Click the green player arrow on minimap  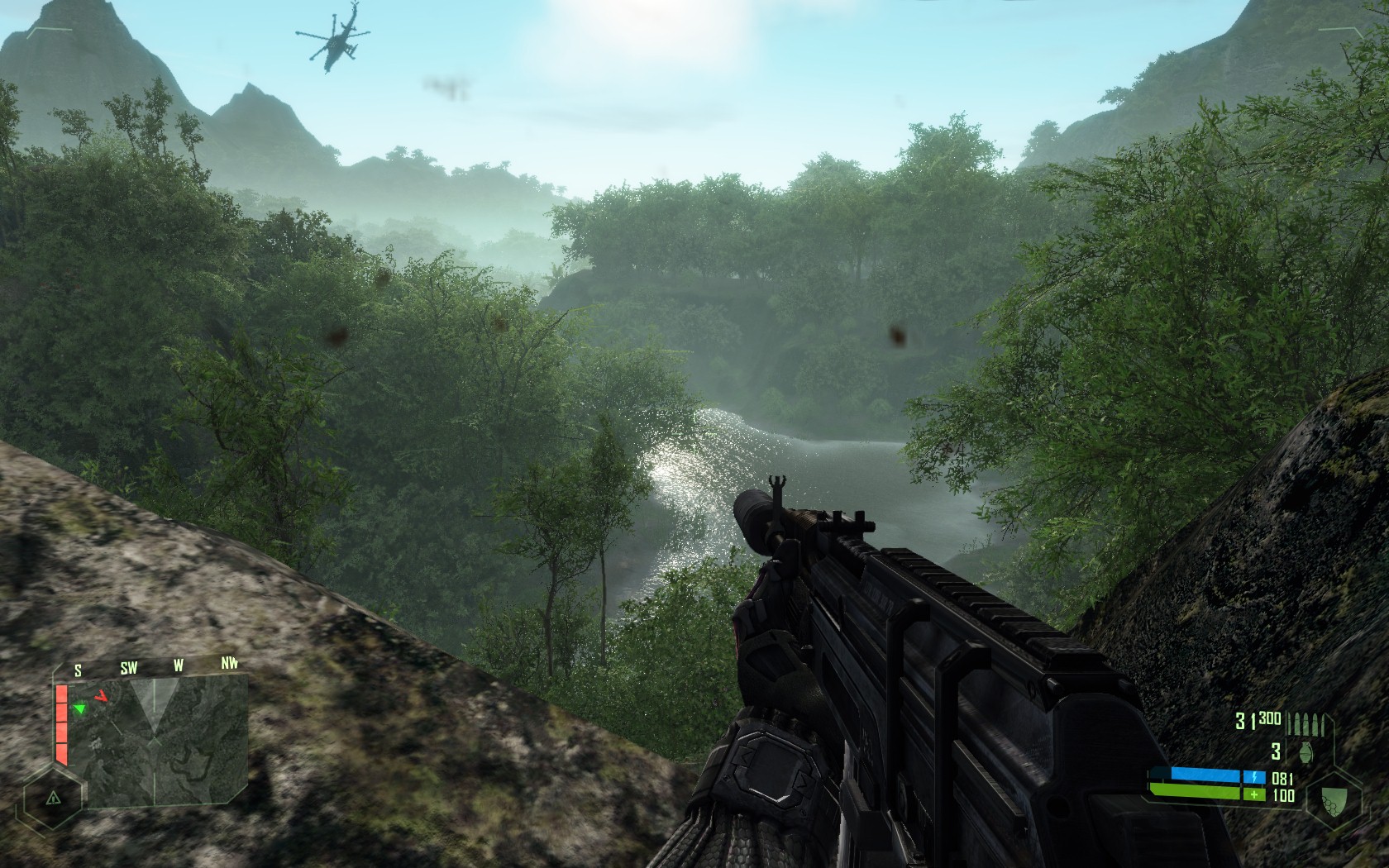79,708
